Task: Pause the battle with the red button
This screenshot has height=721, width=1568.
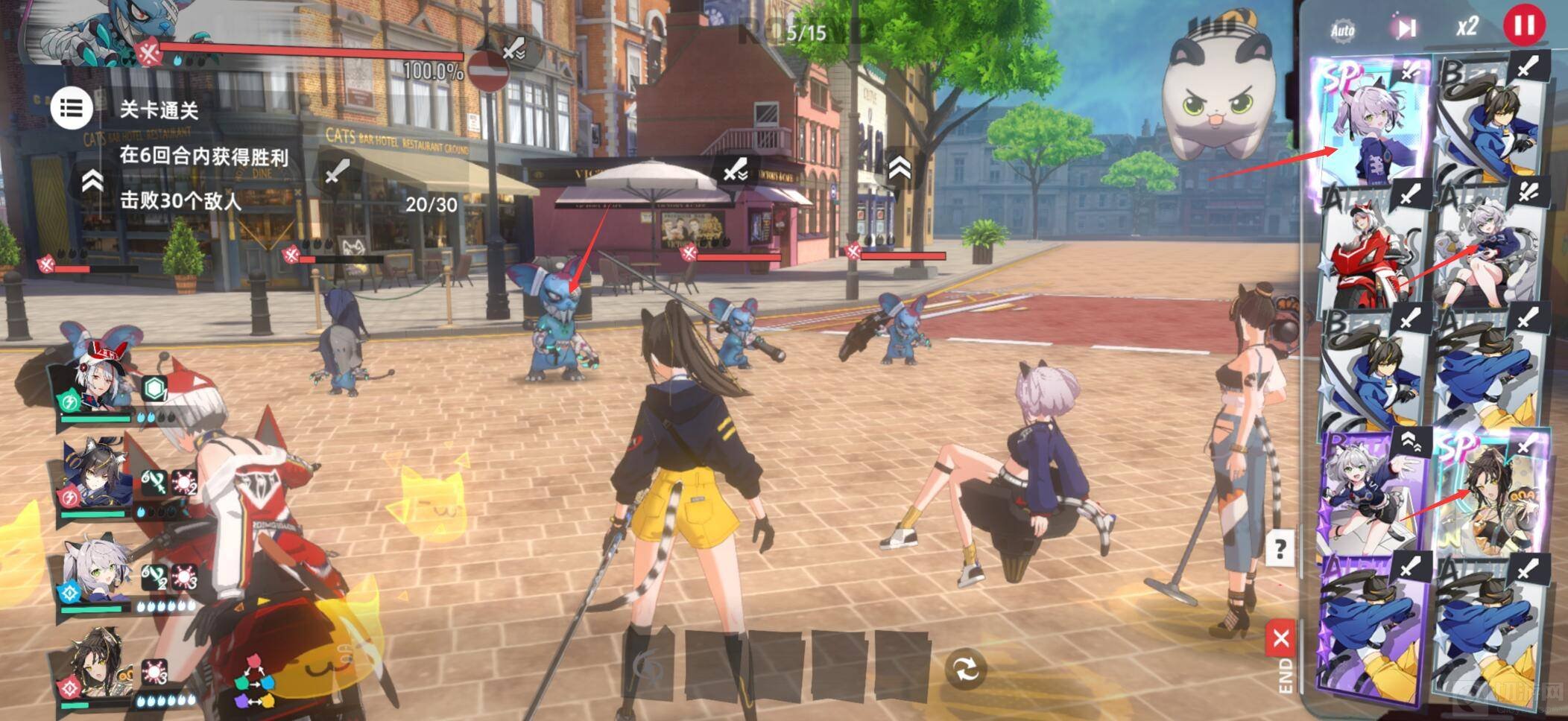Action: click(1524, 26)
